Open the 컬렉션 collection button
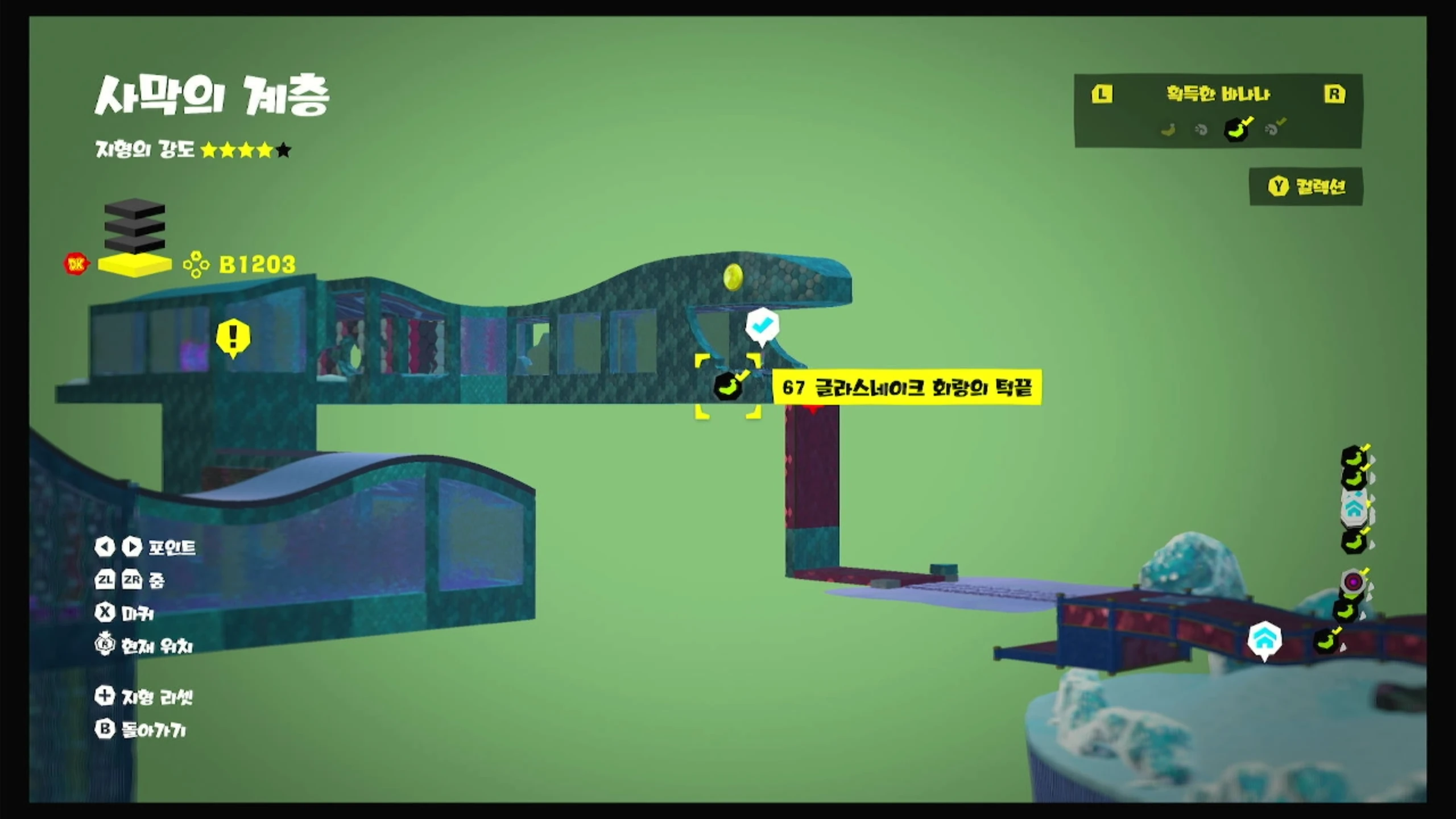Viewport: 1456px width, 819px height. 1306,187
